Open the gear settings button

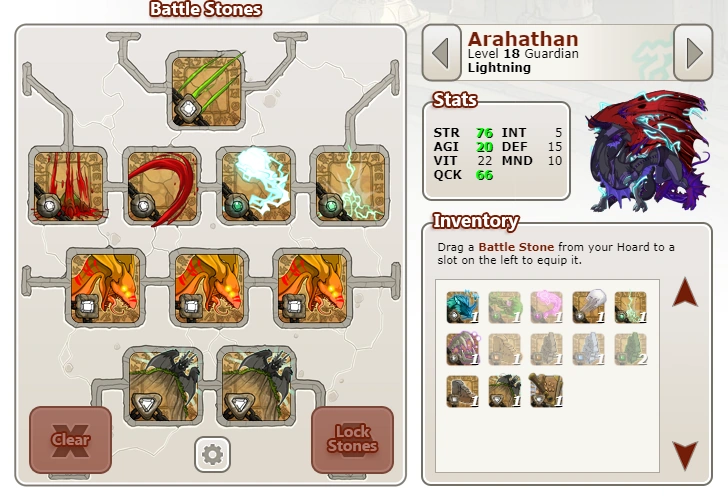point(211,454)
